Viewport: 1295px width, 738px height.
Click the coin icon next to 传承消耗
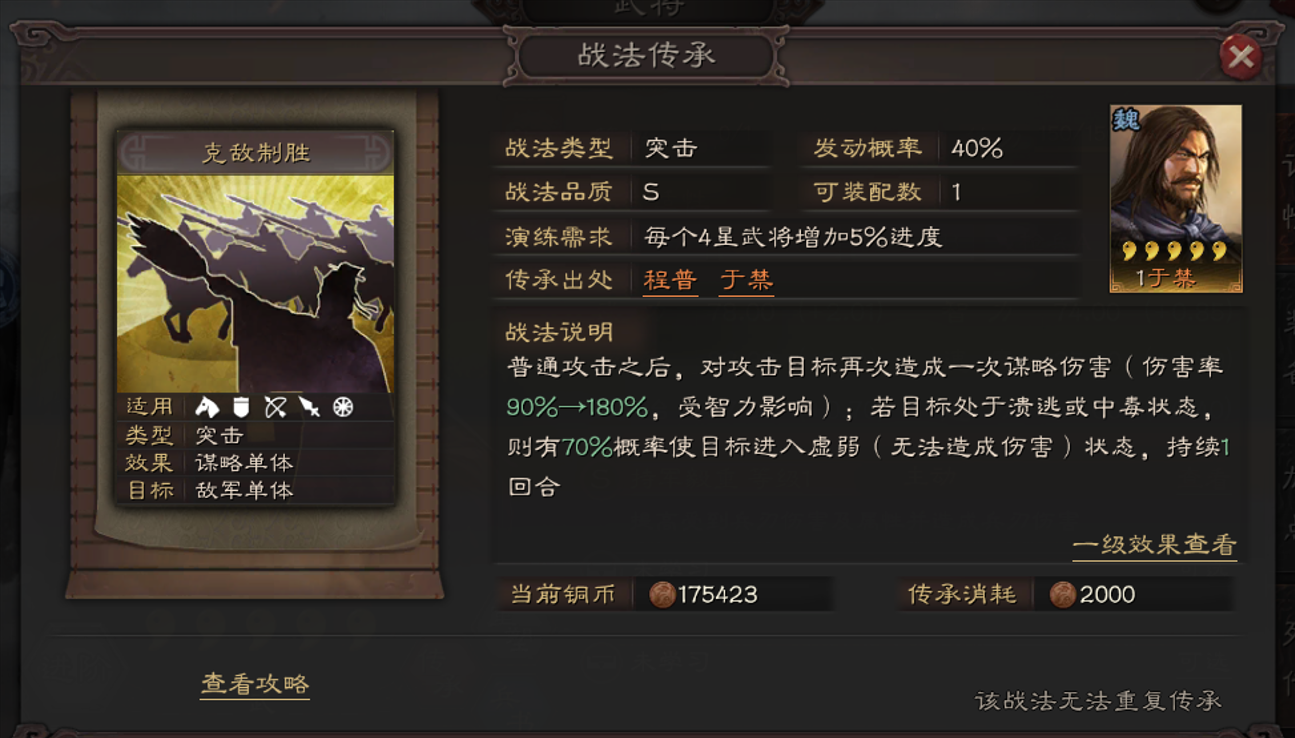[x=1063, y=594]
